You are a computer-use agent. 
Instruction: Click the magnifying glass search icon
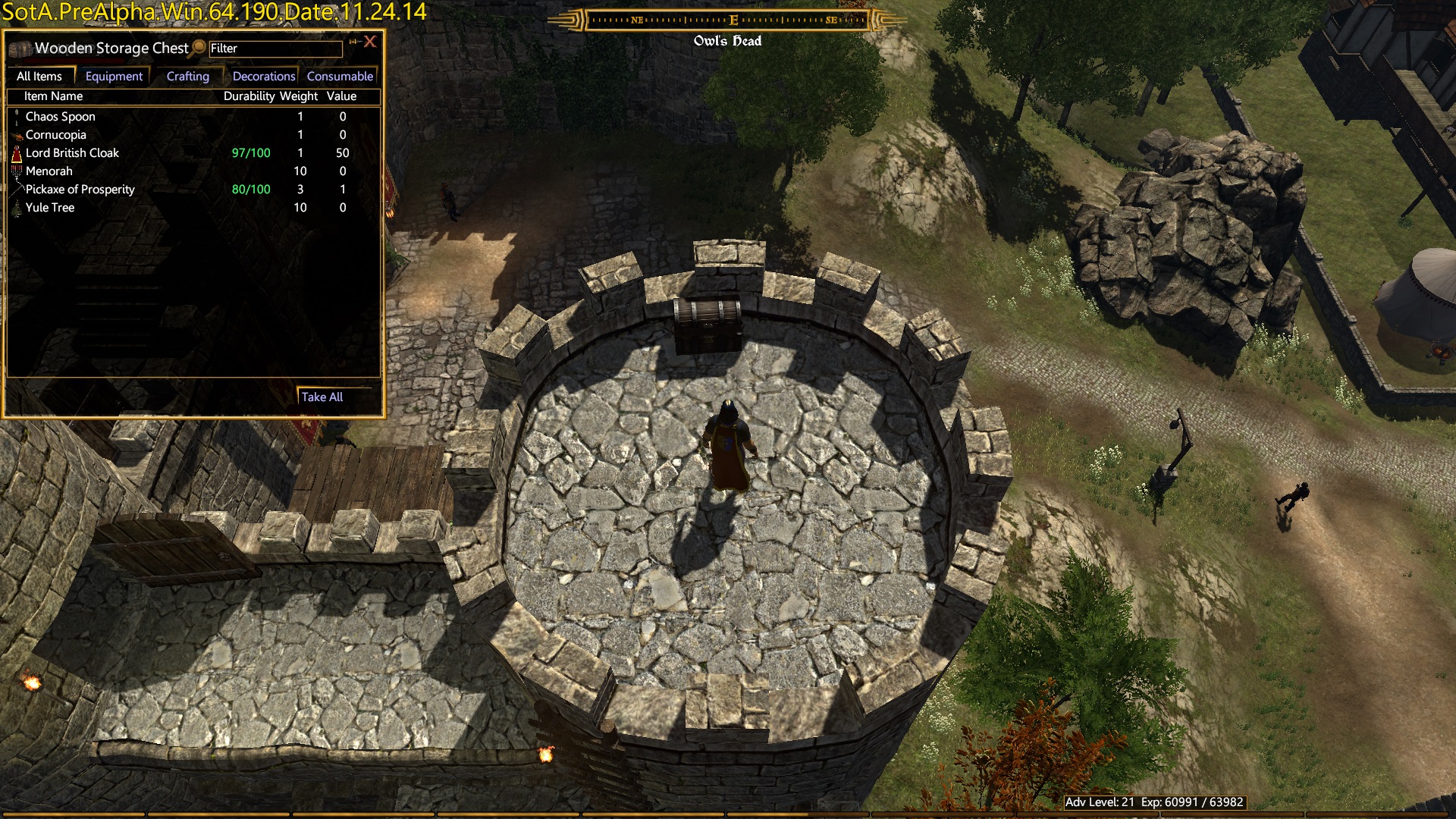coord(198,48)
